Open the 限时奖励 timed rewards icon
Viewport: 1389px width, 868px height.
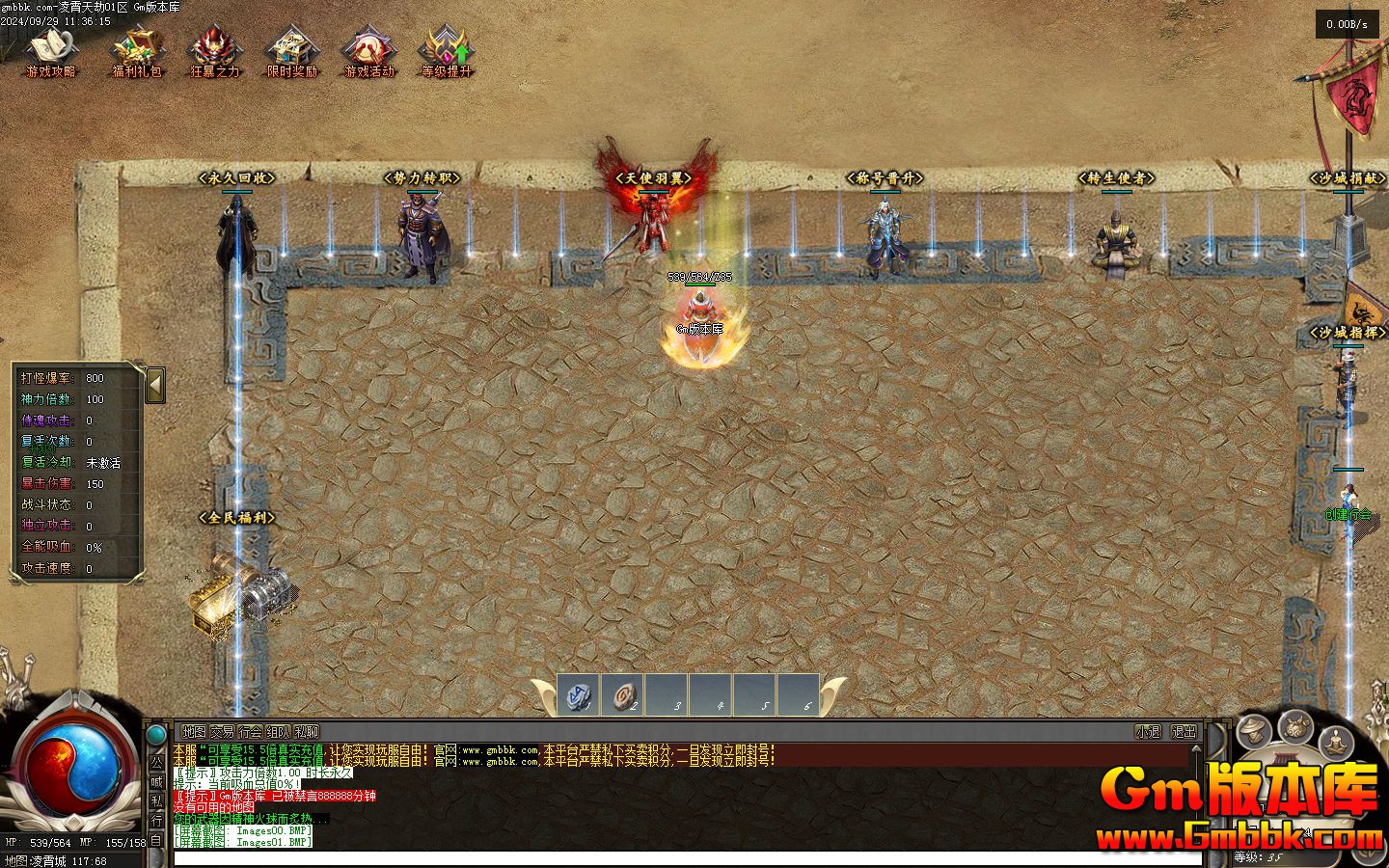pyautogui.click(x=291, y=50)
